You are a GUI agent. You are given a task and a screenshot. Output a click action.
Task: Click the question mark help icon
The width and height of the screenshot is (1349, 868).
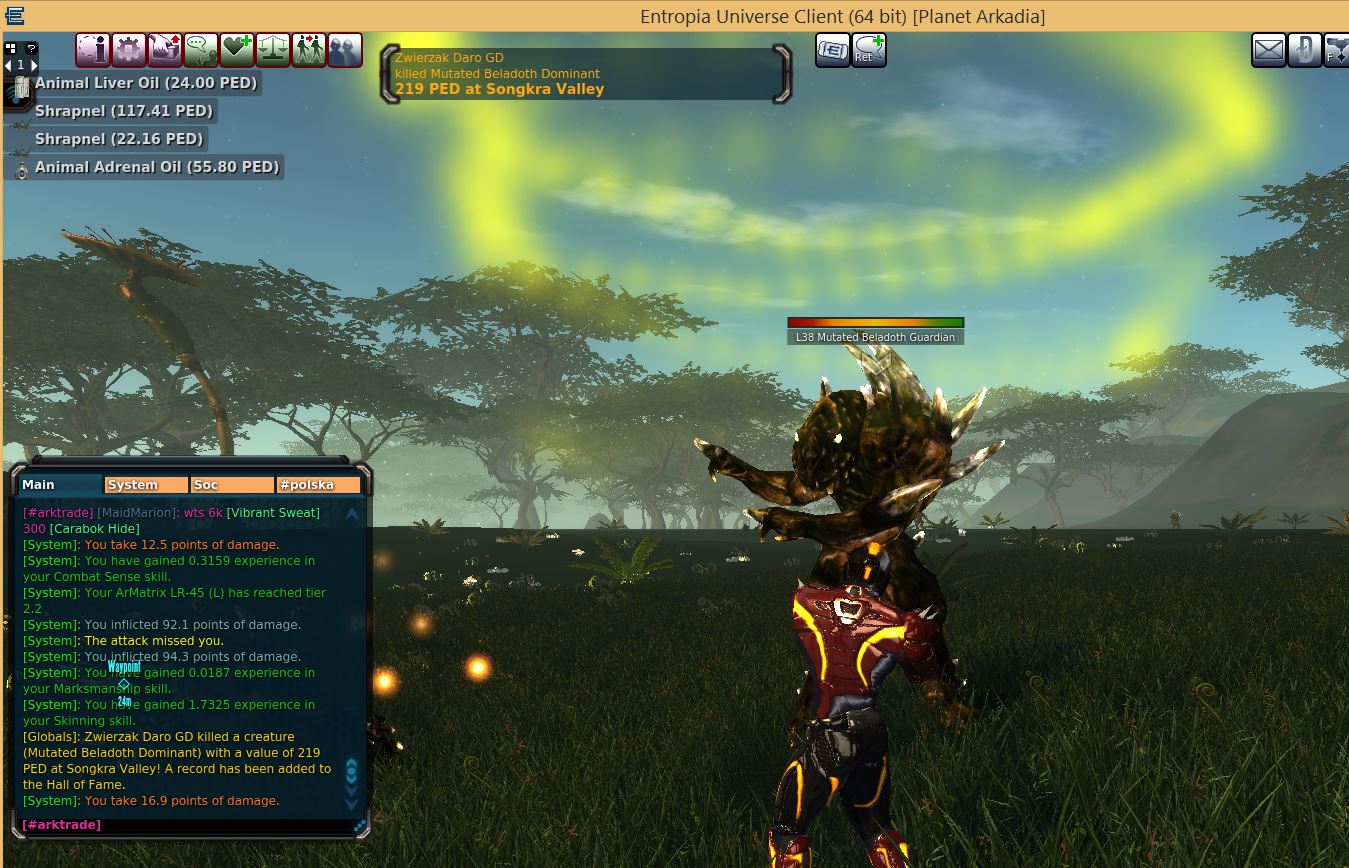click(x=31, y=47)
